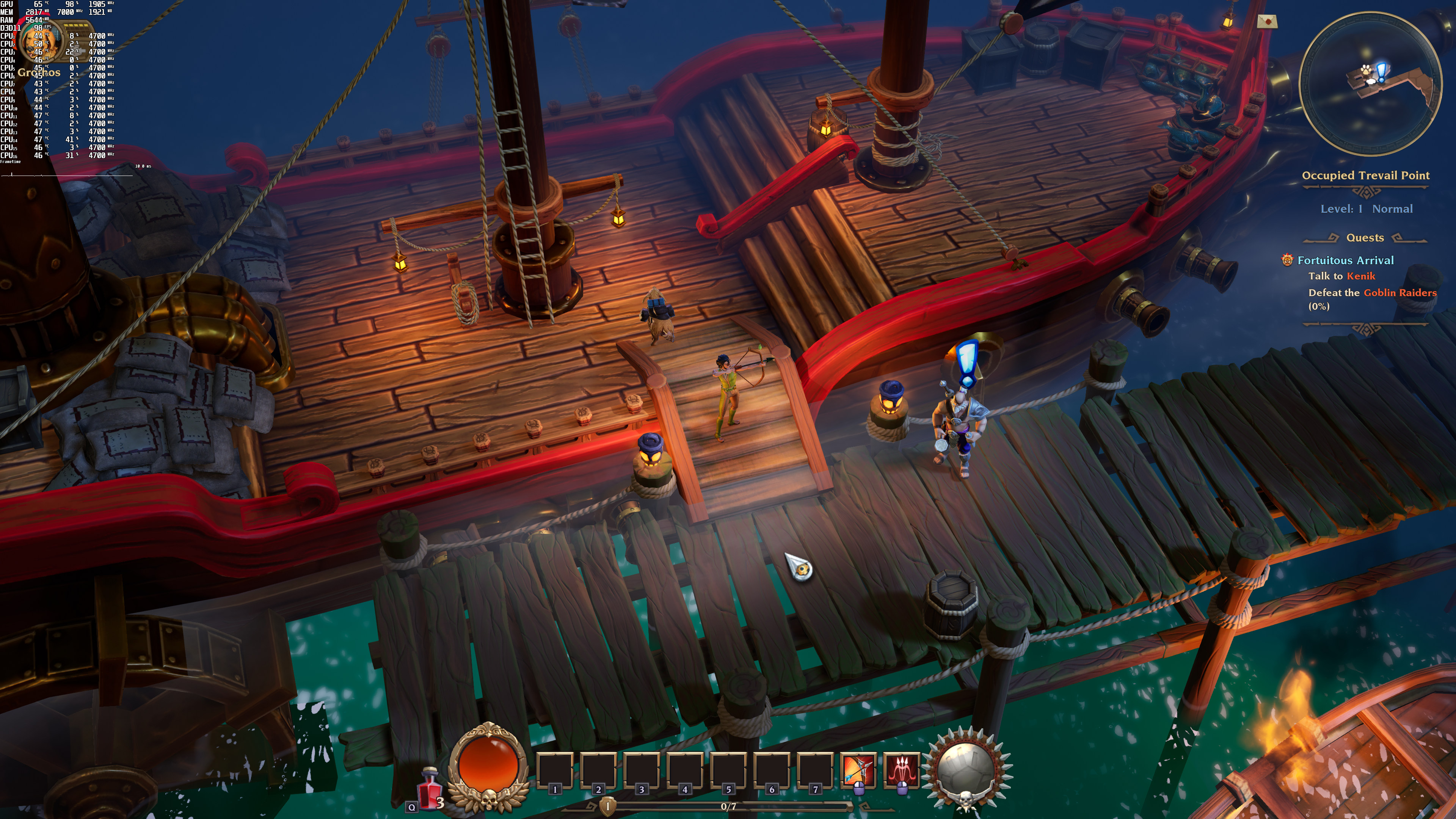Click the Quests tracker header

[x=1365, y=238]
